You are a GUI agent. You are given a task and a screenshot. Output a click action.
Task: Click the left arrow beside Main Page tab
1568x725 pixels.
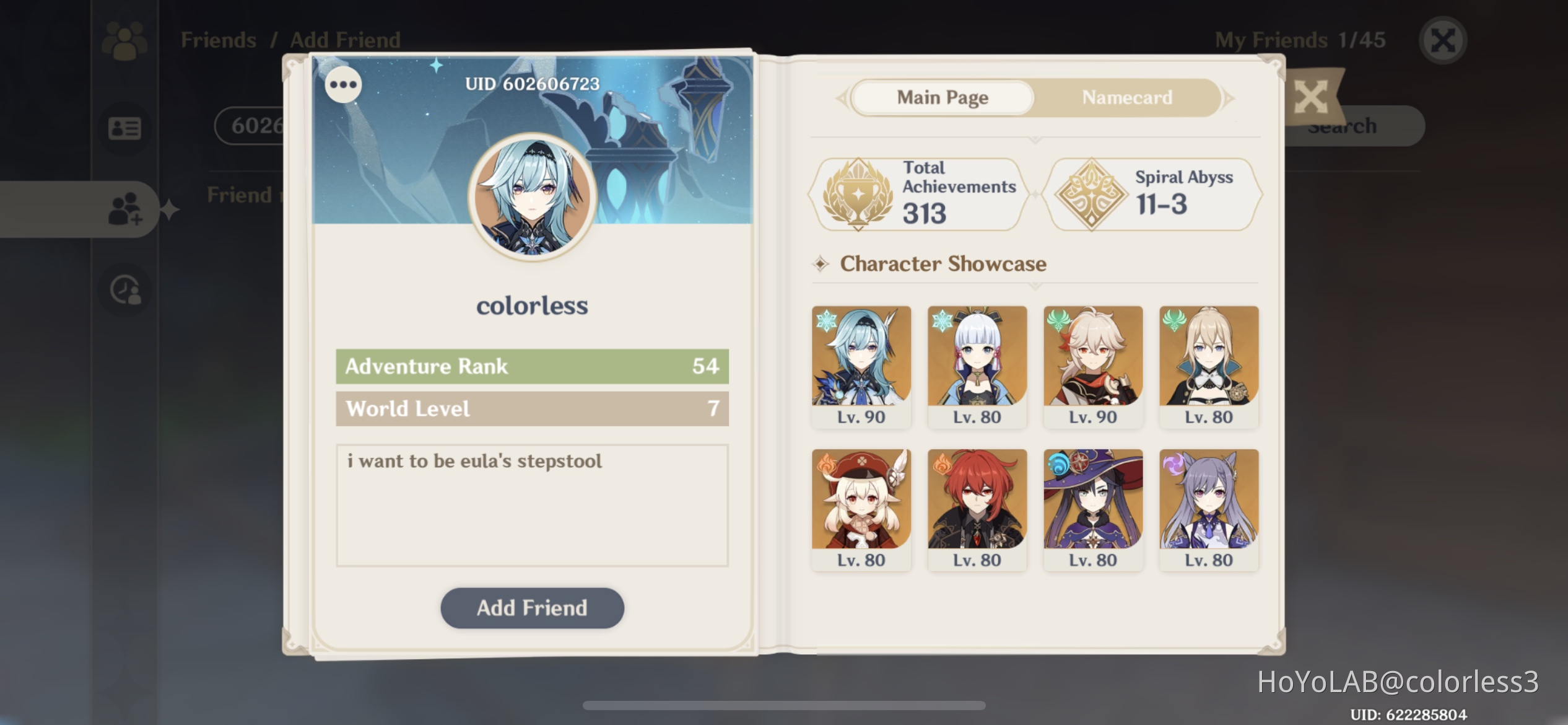click(842, 97)
